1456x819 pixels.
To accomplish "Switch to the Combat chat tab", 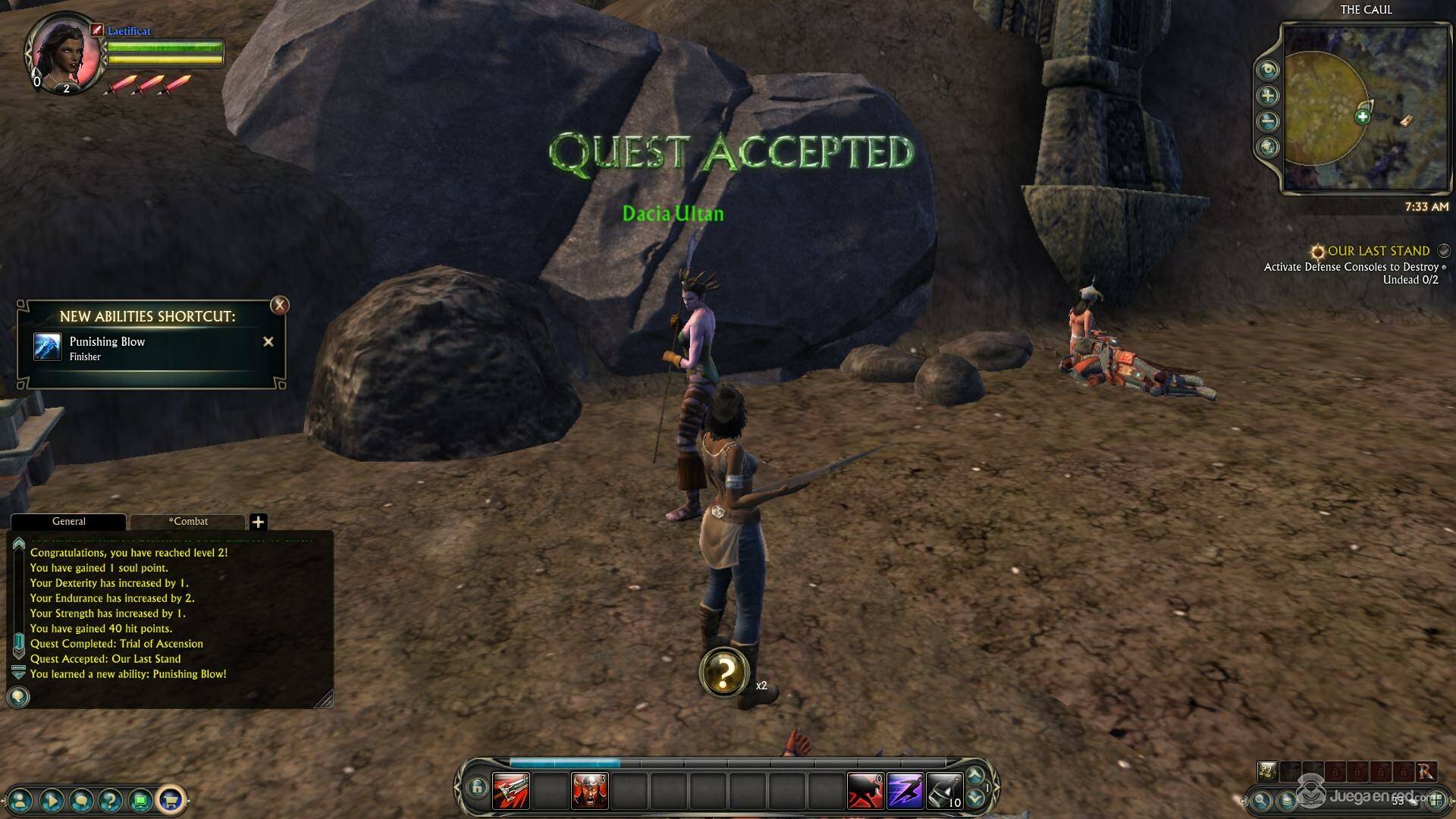I will (x=187, y=522).
